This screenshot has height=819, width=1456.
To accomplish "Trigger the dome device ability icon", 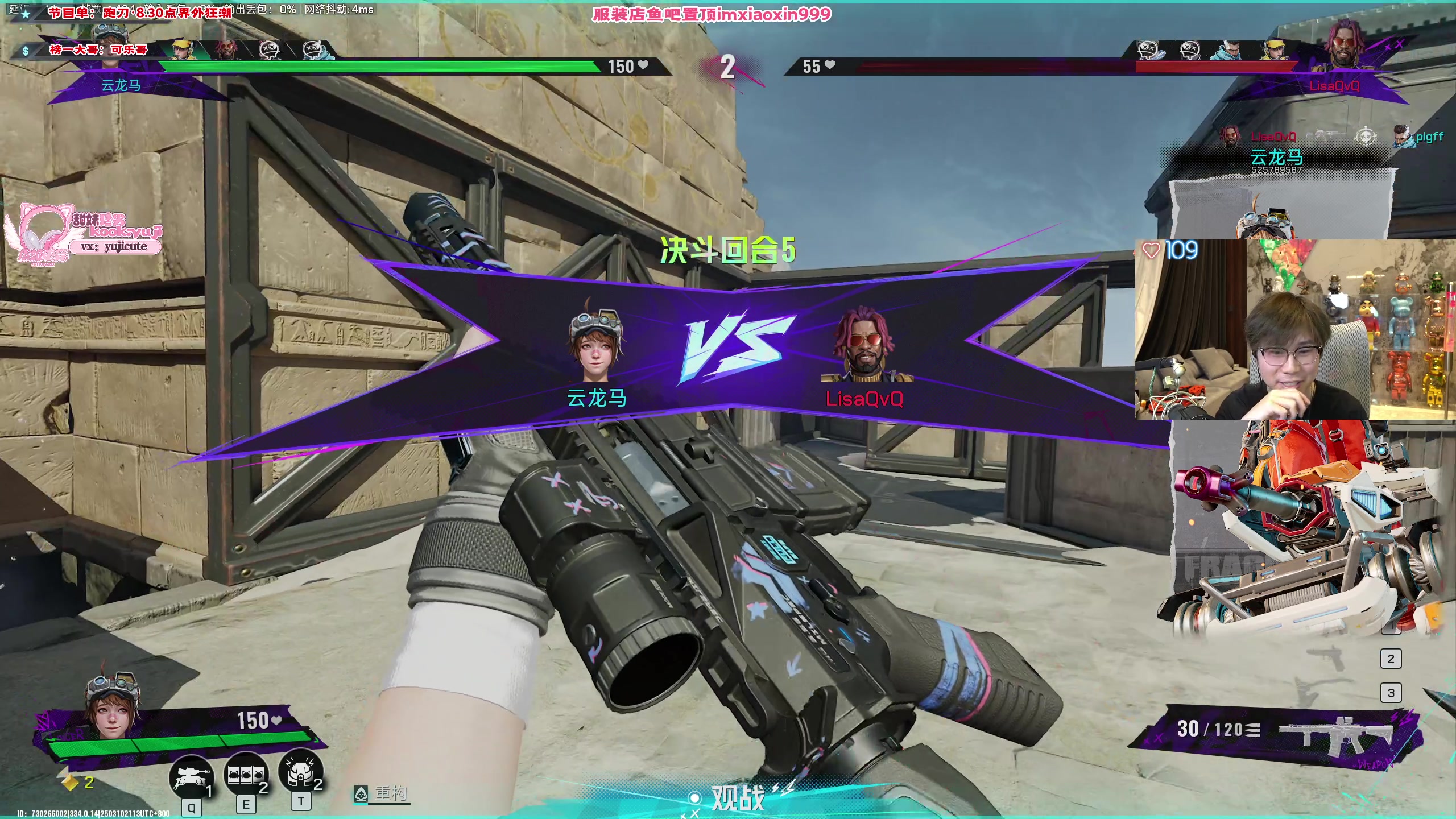I will pos(300,772).
